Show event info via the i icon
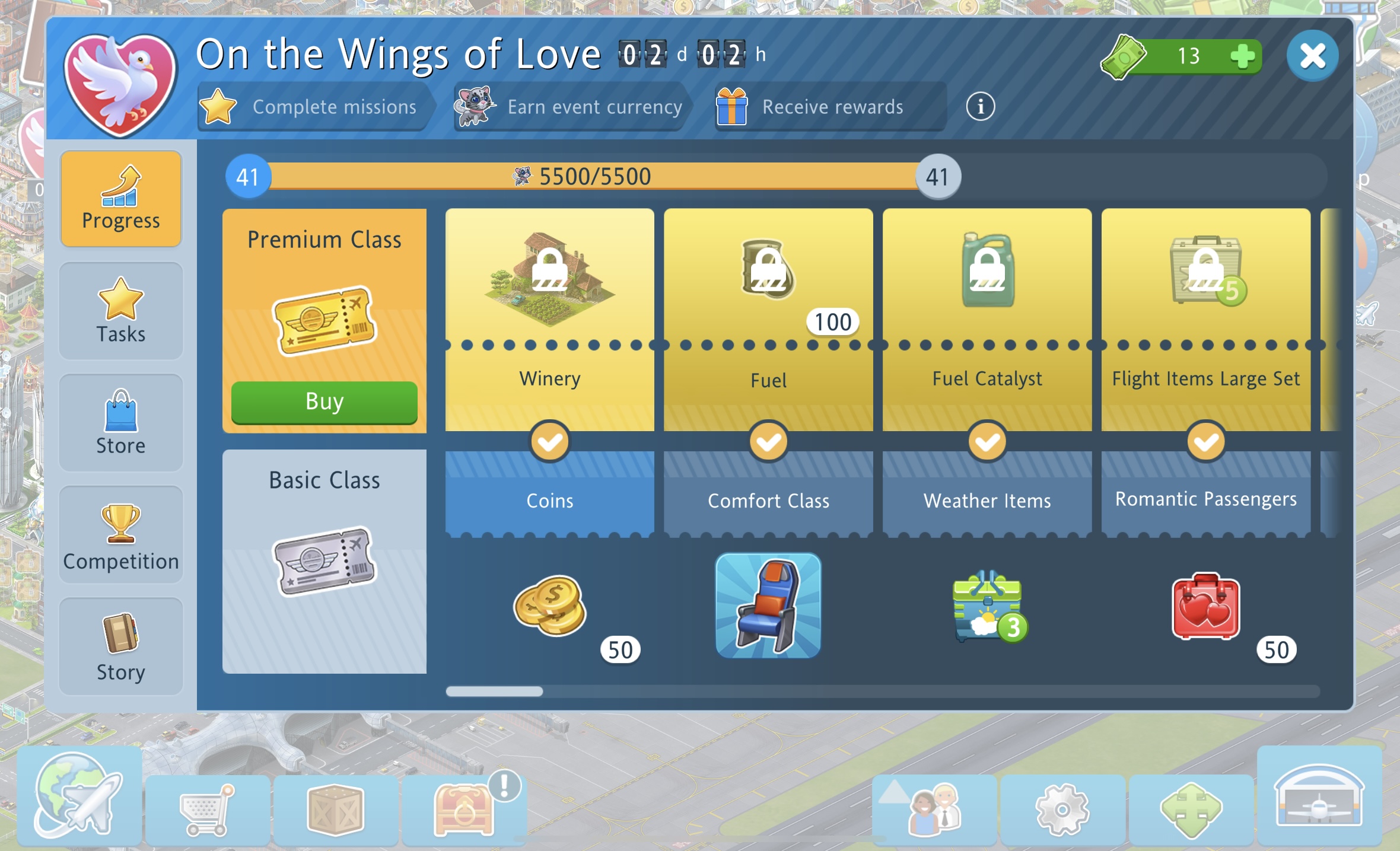This screenshot has width=1400, height=851. coord(980,107)
